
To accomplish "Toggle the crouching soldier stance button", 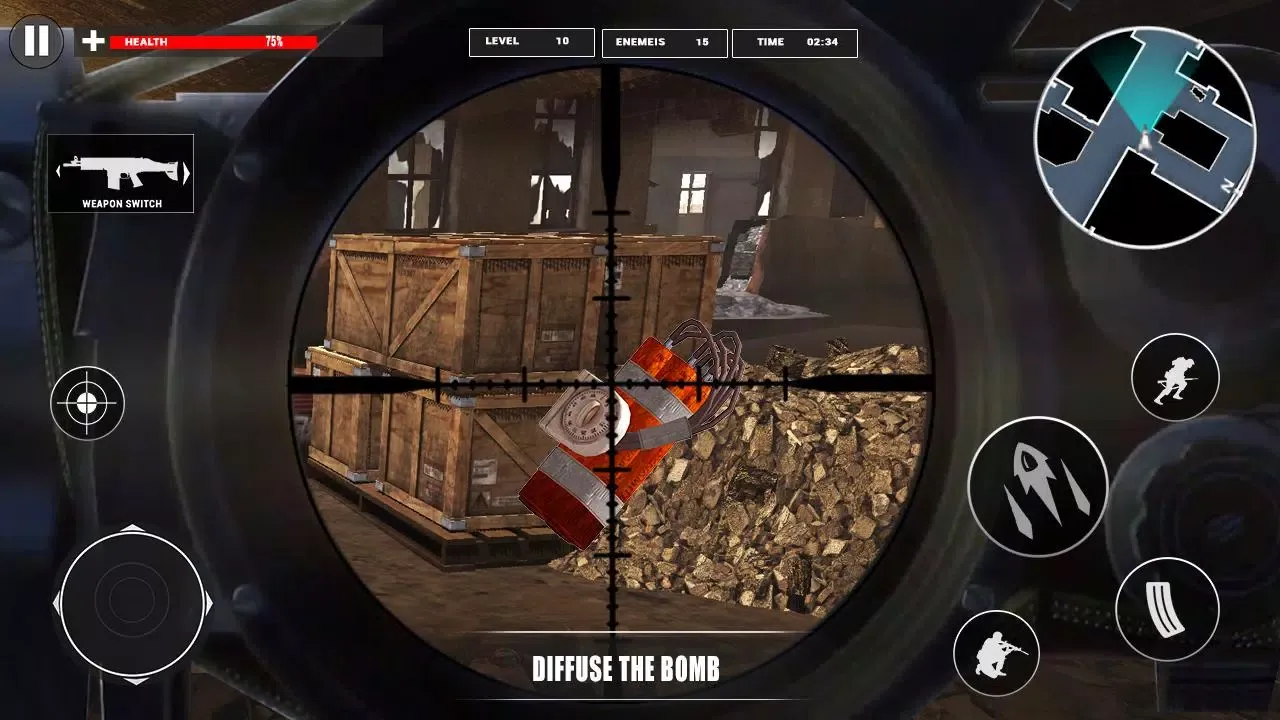I will (x=997, y=654).
